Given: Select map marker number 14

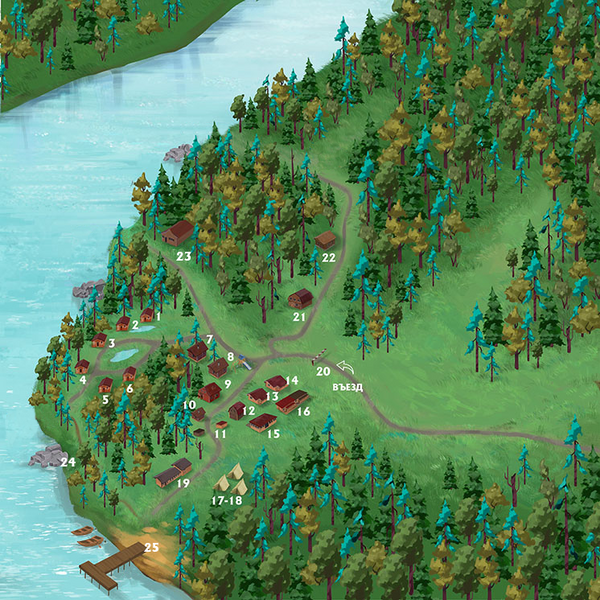Looking at the screenshot, I should point(292,380).
